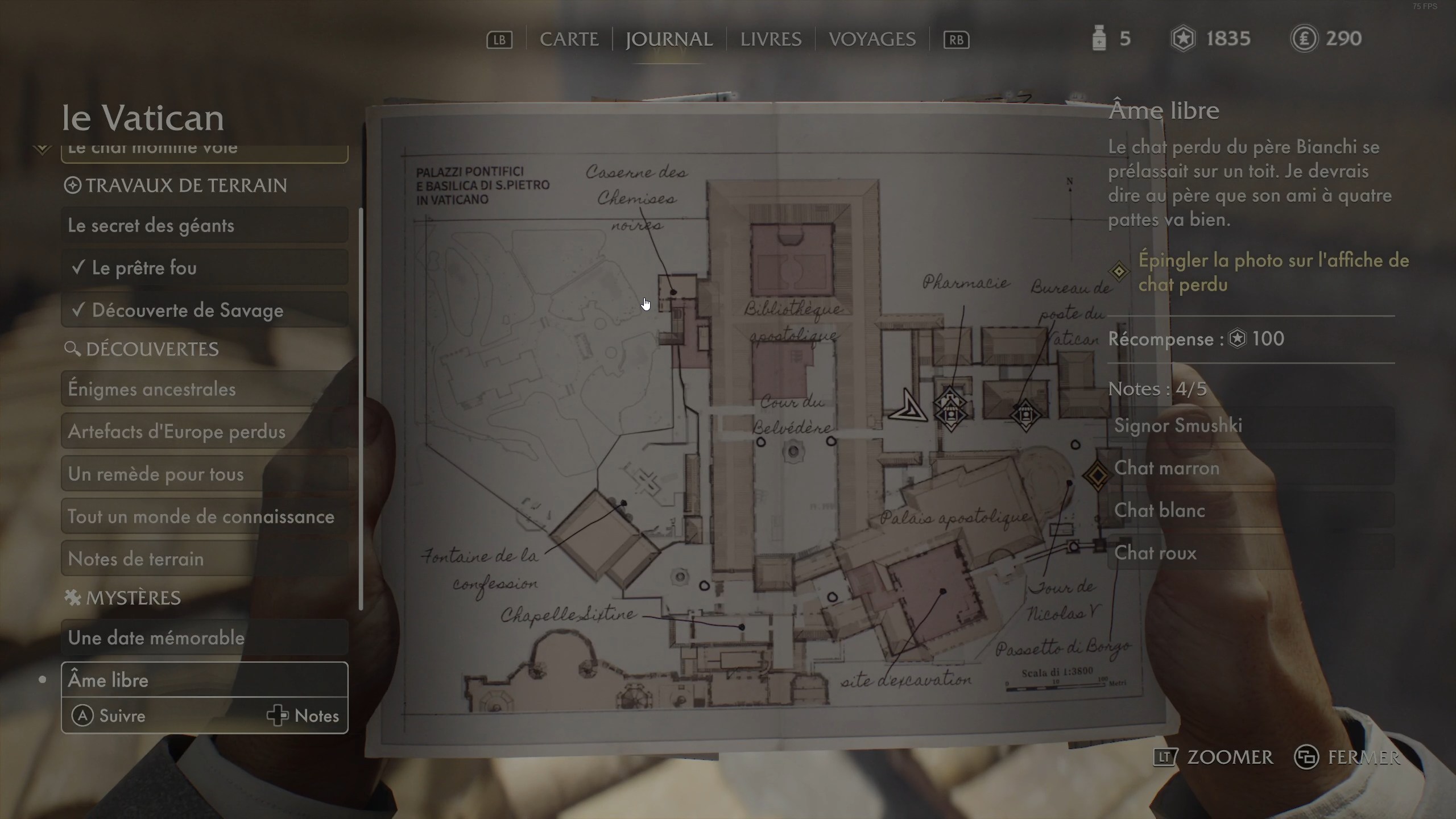View the 'Chat marron' note
Viewport: 1456px width, 819px height.
point(1251,468)
